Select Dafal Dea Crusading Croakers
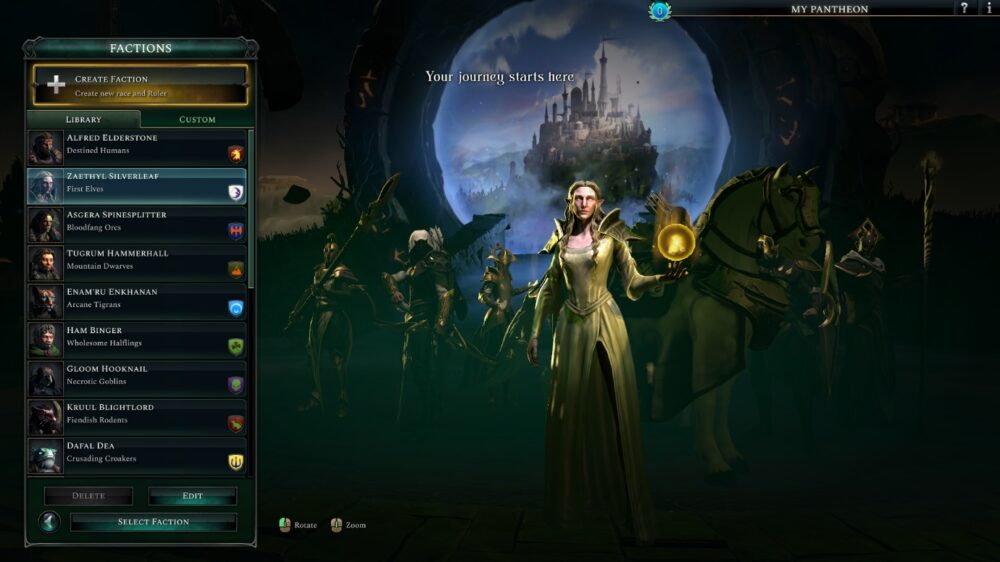The width and height of the screenshot is (1000, 562). [137, 455]
